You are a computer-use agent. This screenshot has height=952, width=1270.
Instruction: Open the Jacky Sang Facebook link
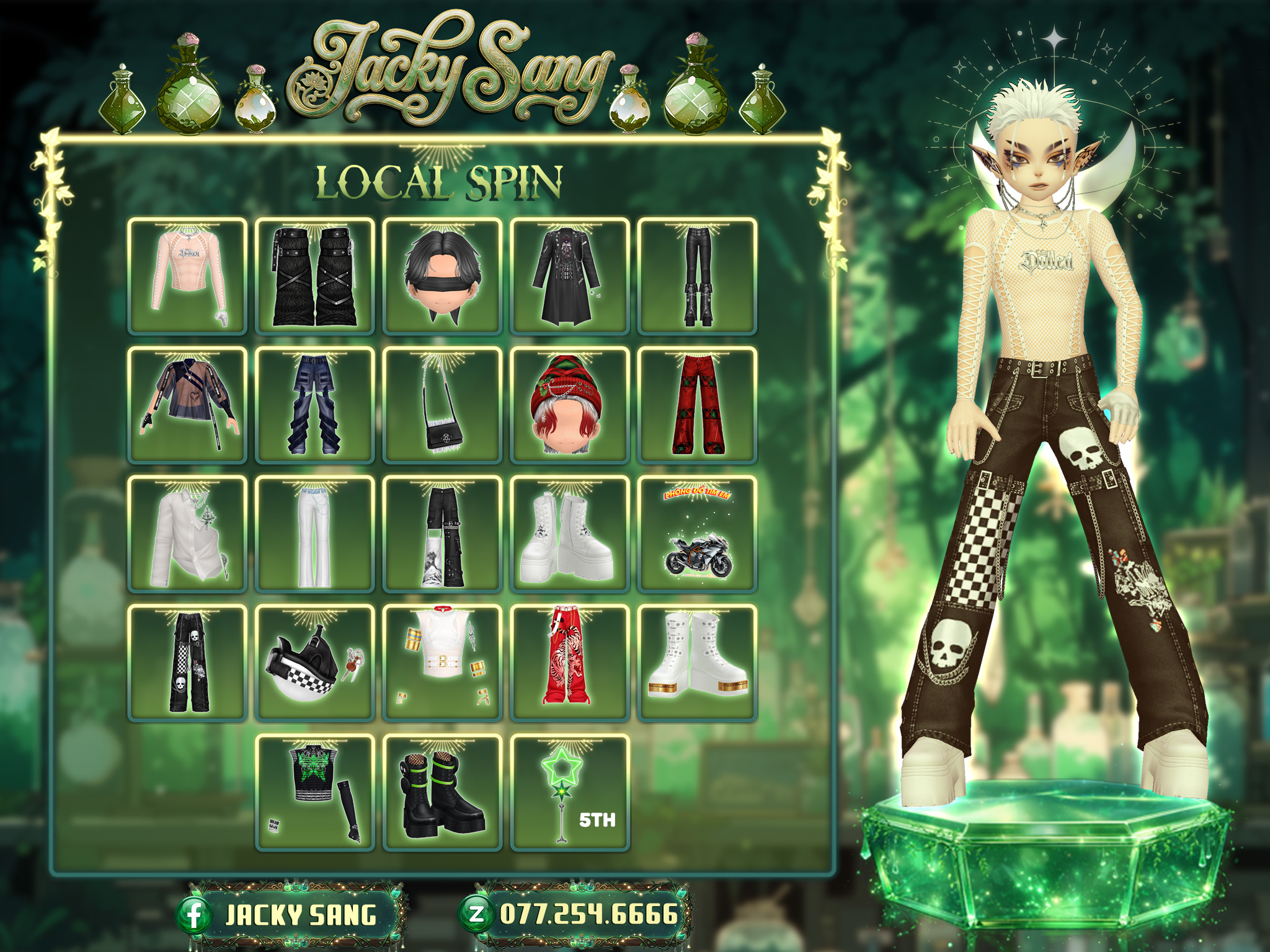291,915
